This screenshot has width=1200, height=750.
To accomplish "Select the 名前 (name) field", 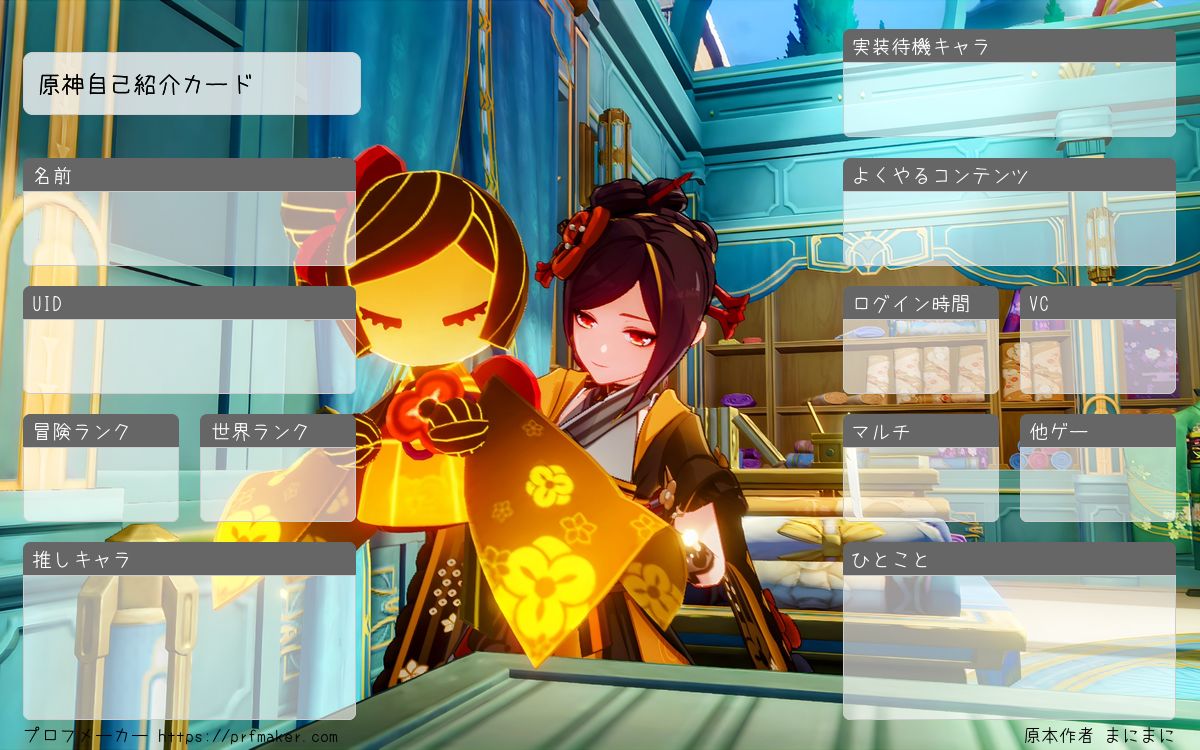I will coord(189,228).
